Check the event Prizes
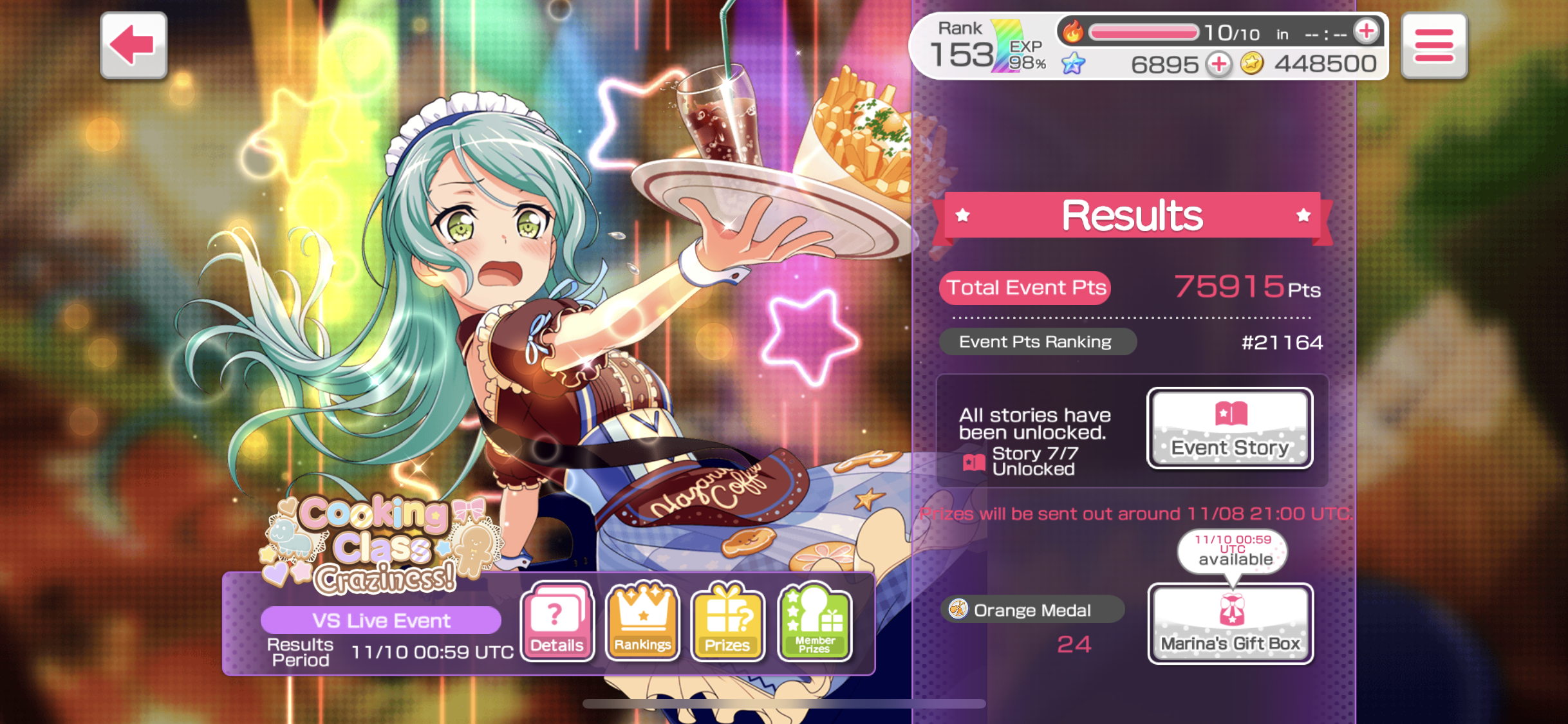 [x=727, y=622]
